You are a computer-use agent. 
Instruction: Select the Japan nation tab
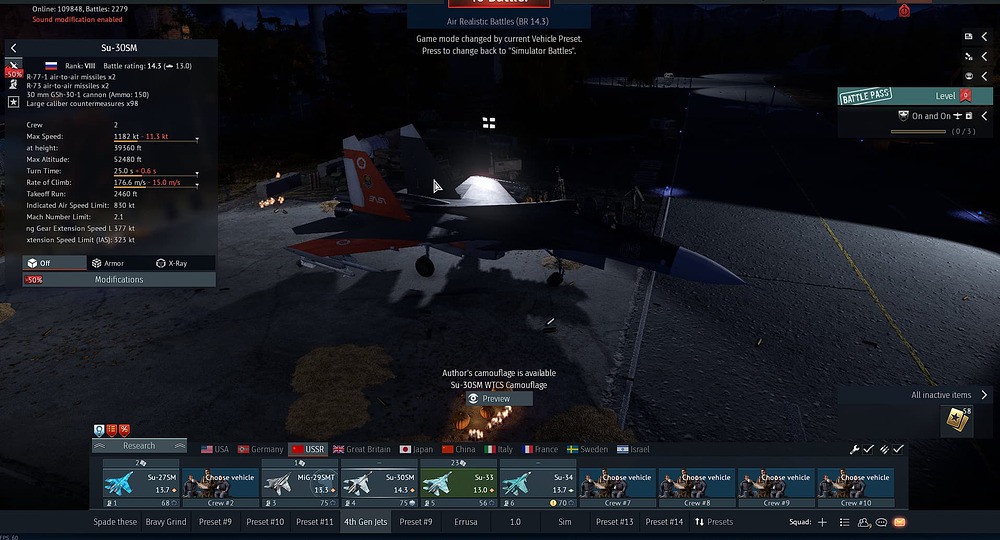click(416, 450)
